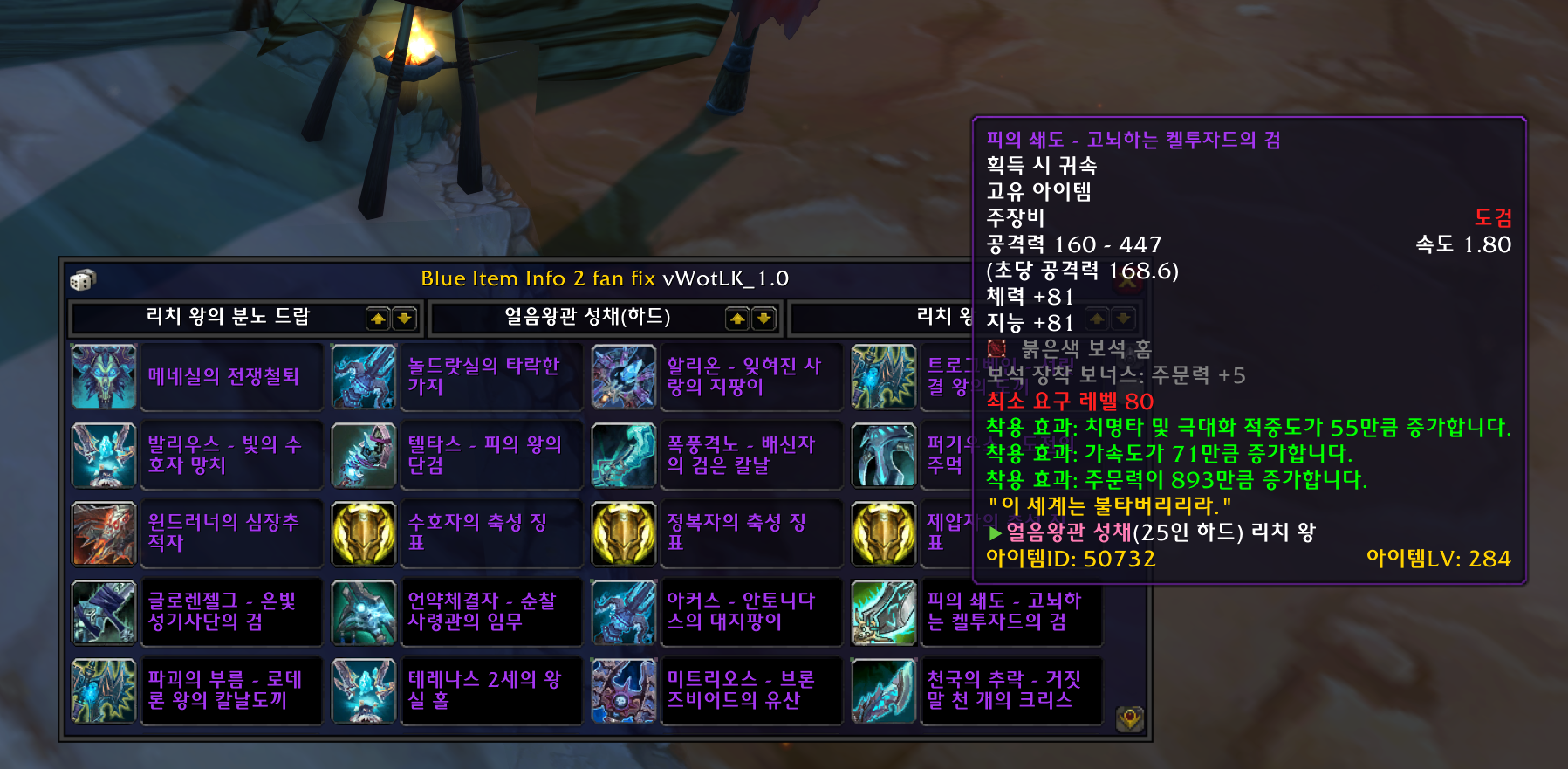
Task: Click the dice icon on the addon title bar
Action: click(x=83, y=279)
